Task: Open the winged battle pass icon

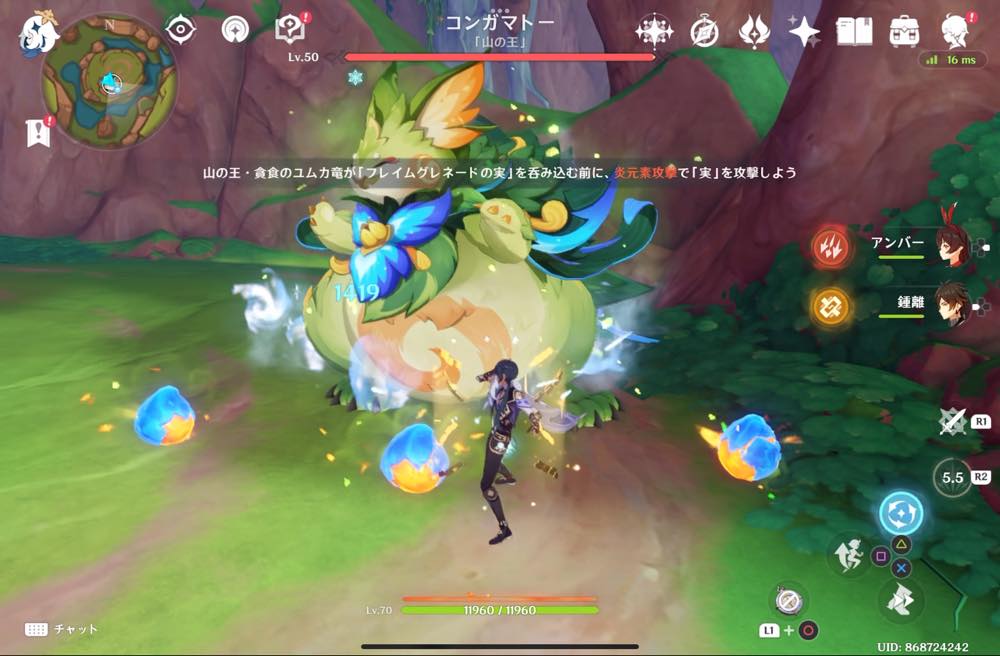Action: point(754,31)
